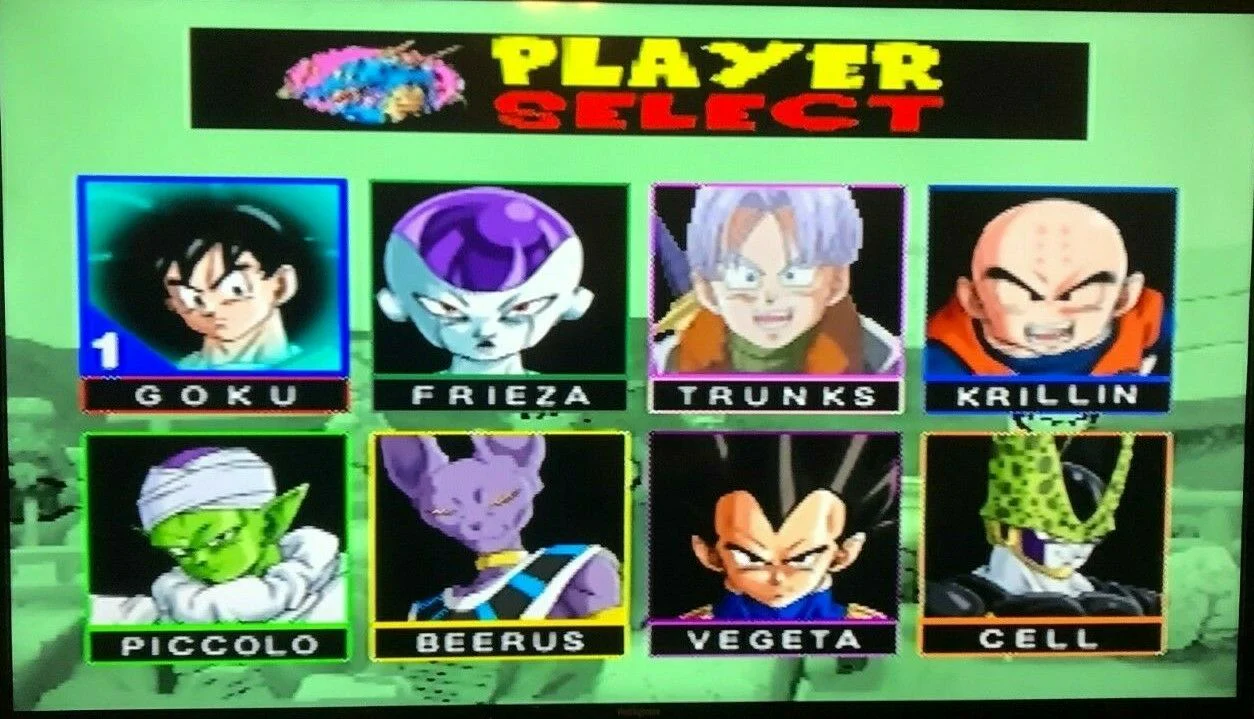Pick Trunks from the roster
Screen dimensions: 1254x719
(777, 281)
